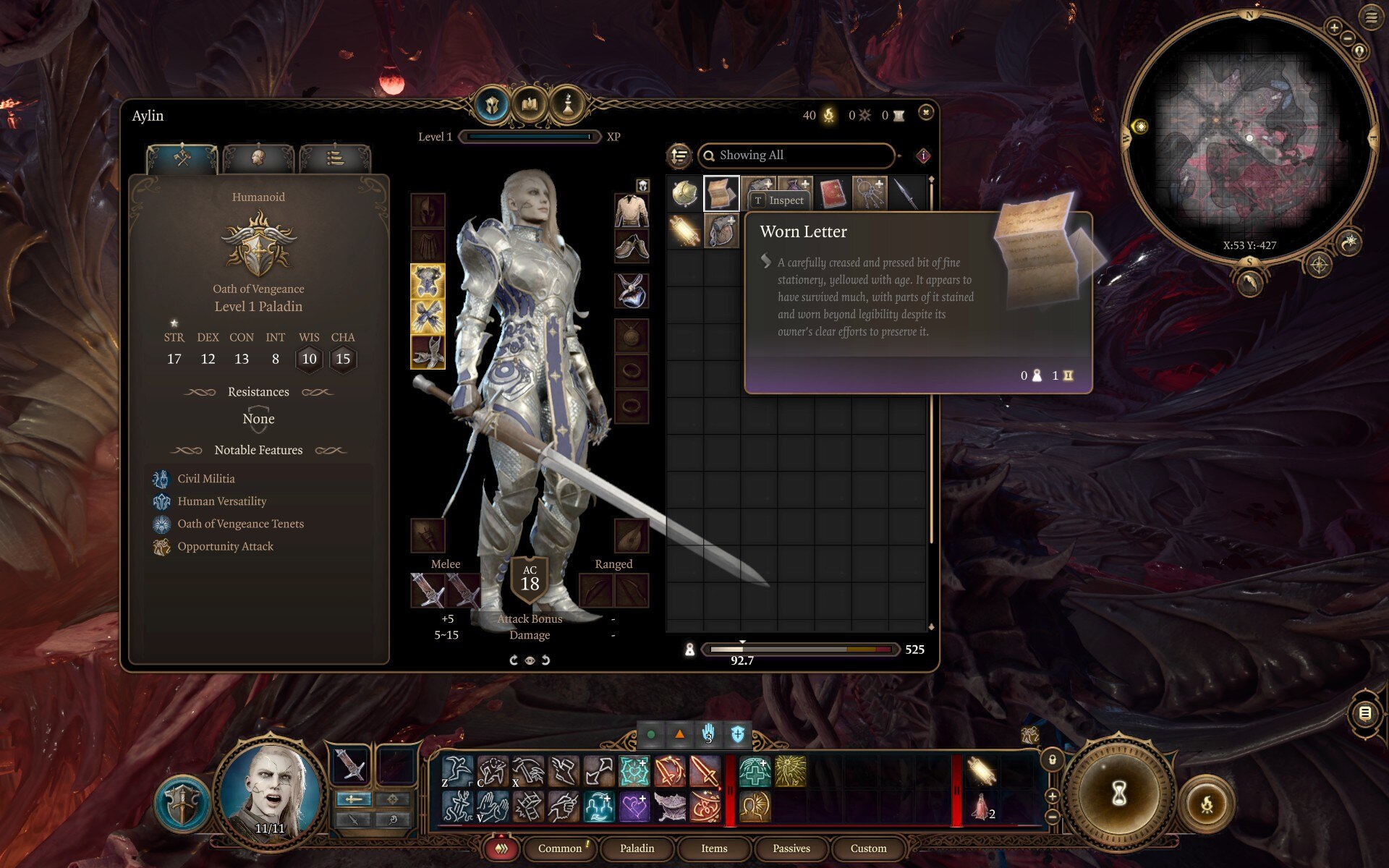Close the character sheet panel
The image size is (1389, 868).
pyautogui.click(x=925, y=112)
